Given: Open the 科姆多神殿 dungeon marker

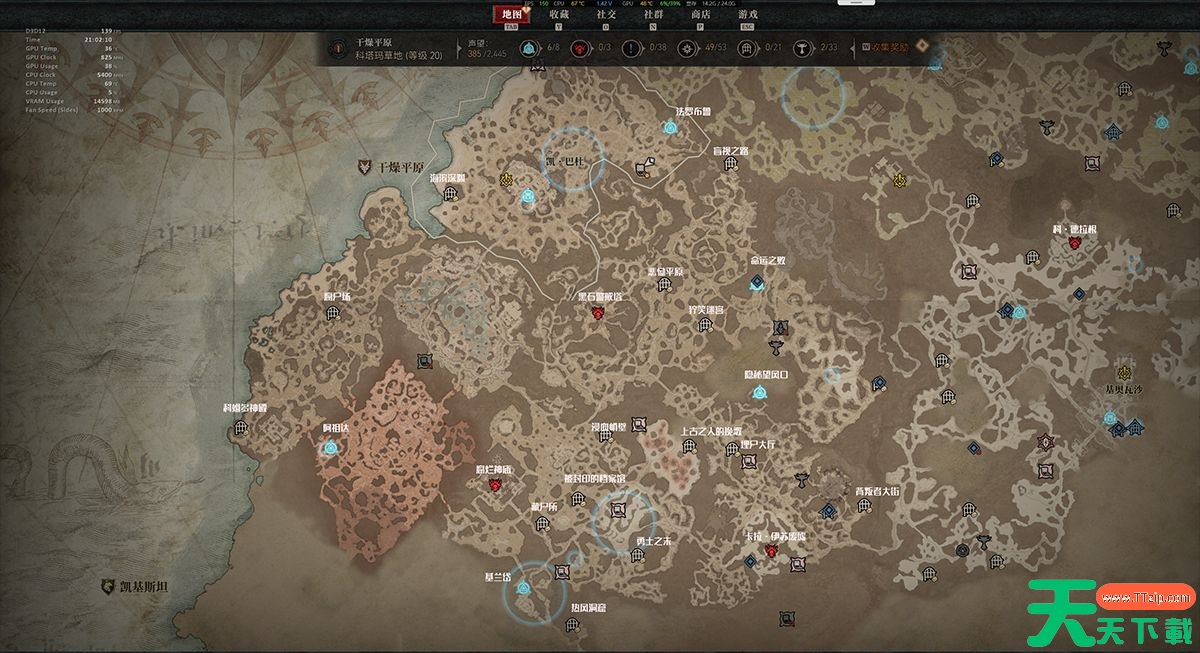Looking at the screenshot, I should click(x=241, y=427).
